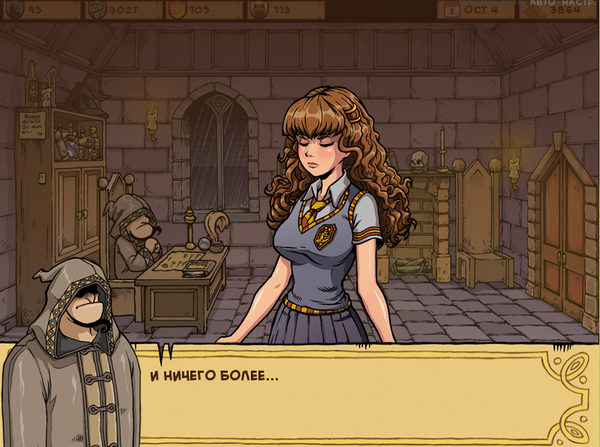Screen dimensions: 600x447
Task: Toggle the АВТО auto-advance option
Action: pyautogui.click(x=537, y=3)
